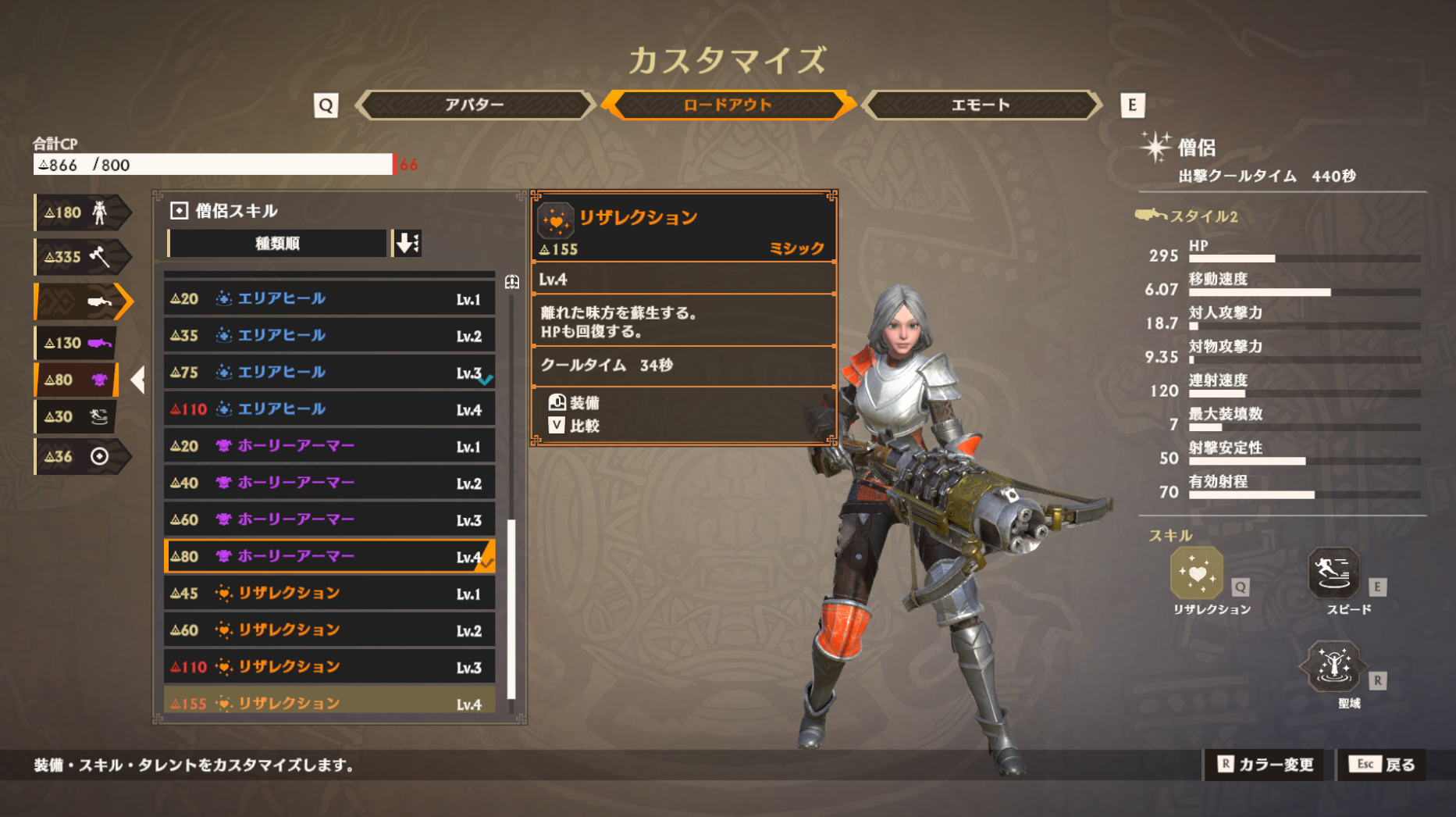
Task: Switch to the アバター tab
Action: click(474, 105)
